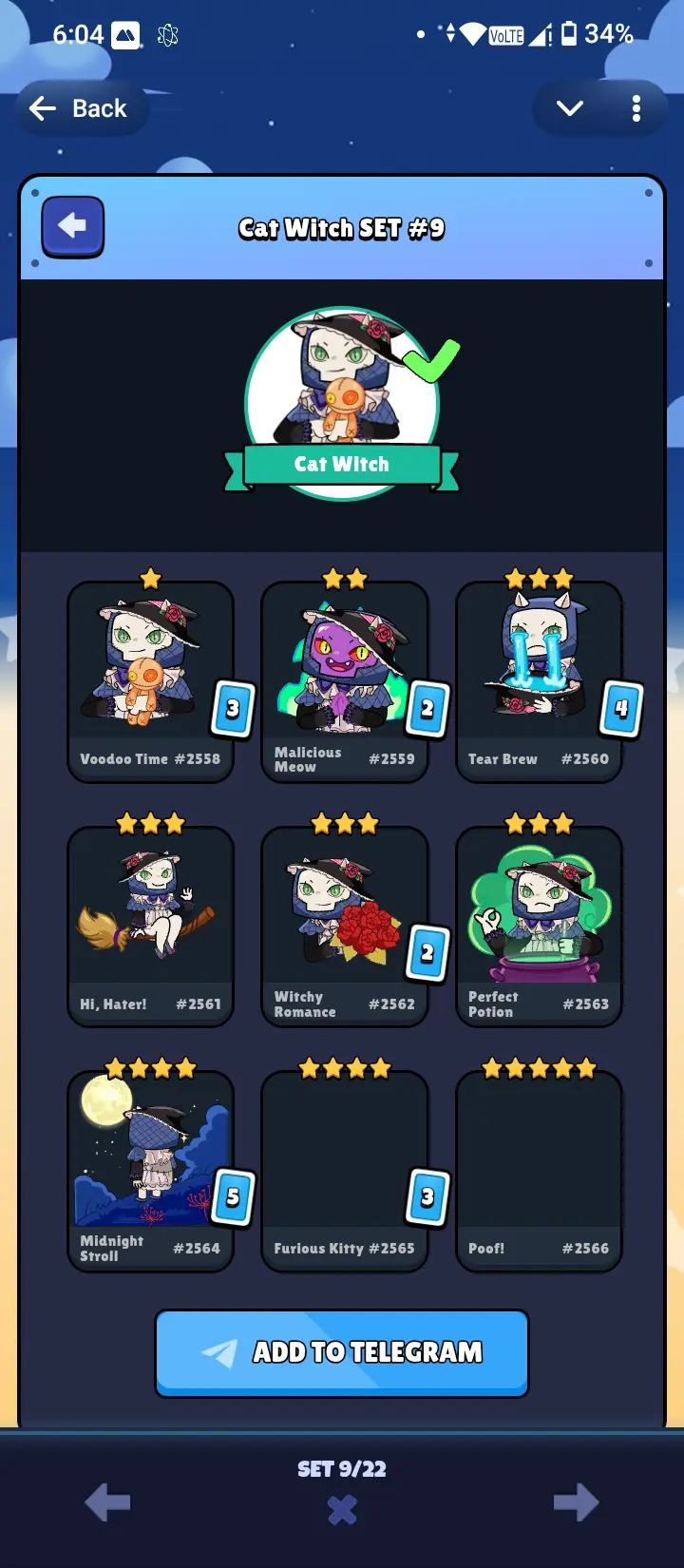Click the Cat Witch set emblem
Screen dimensions: 684x1568
pos(342,404)
